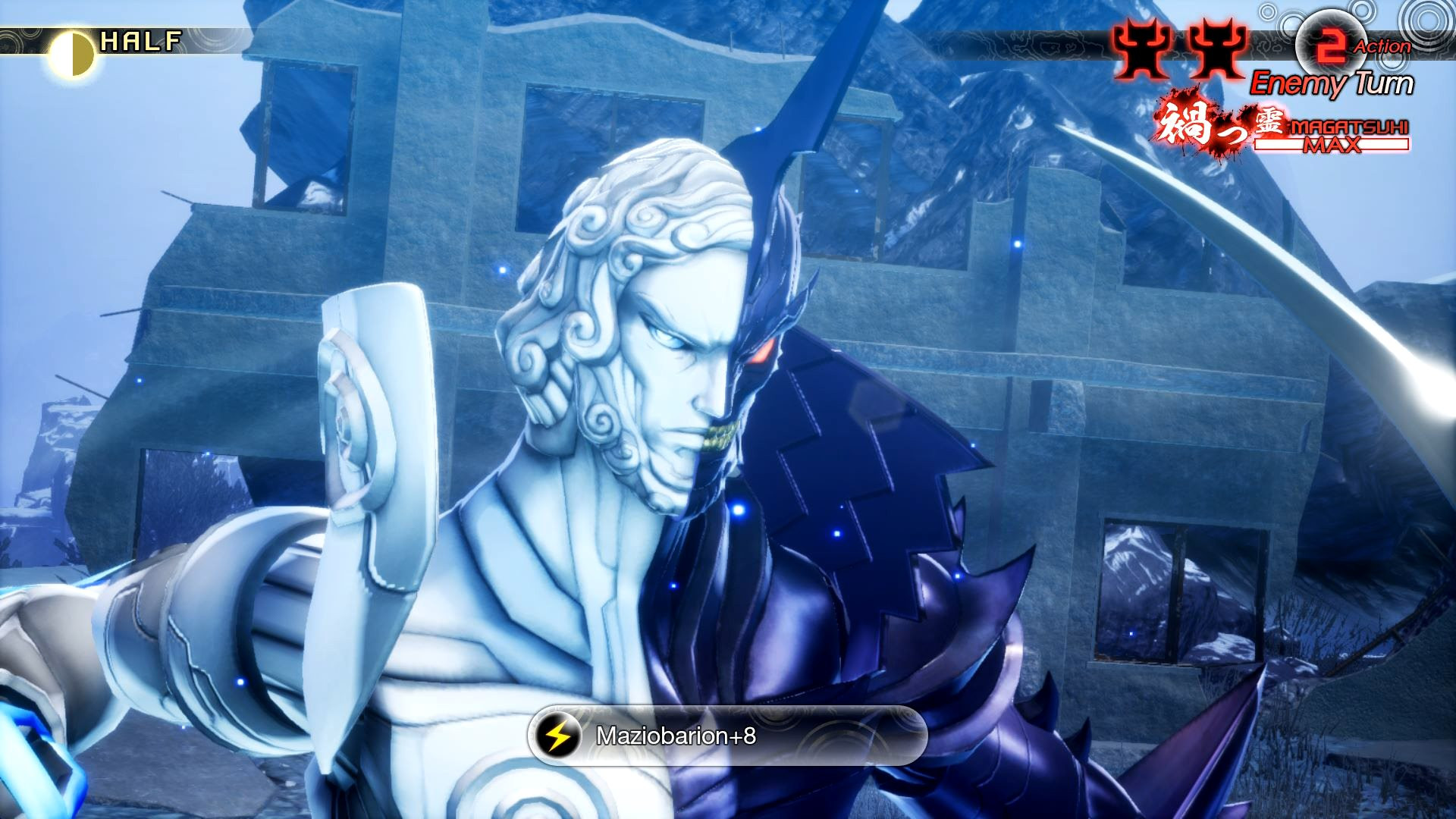Open the HALF phase menu label
This screenshot has width=1456, height=819.
pos(140,39)
